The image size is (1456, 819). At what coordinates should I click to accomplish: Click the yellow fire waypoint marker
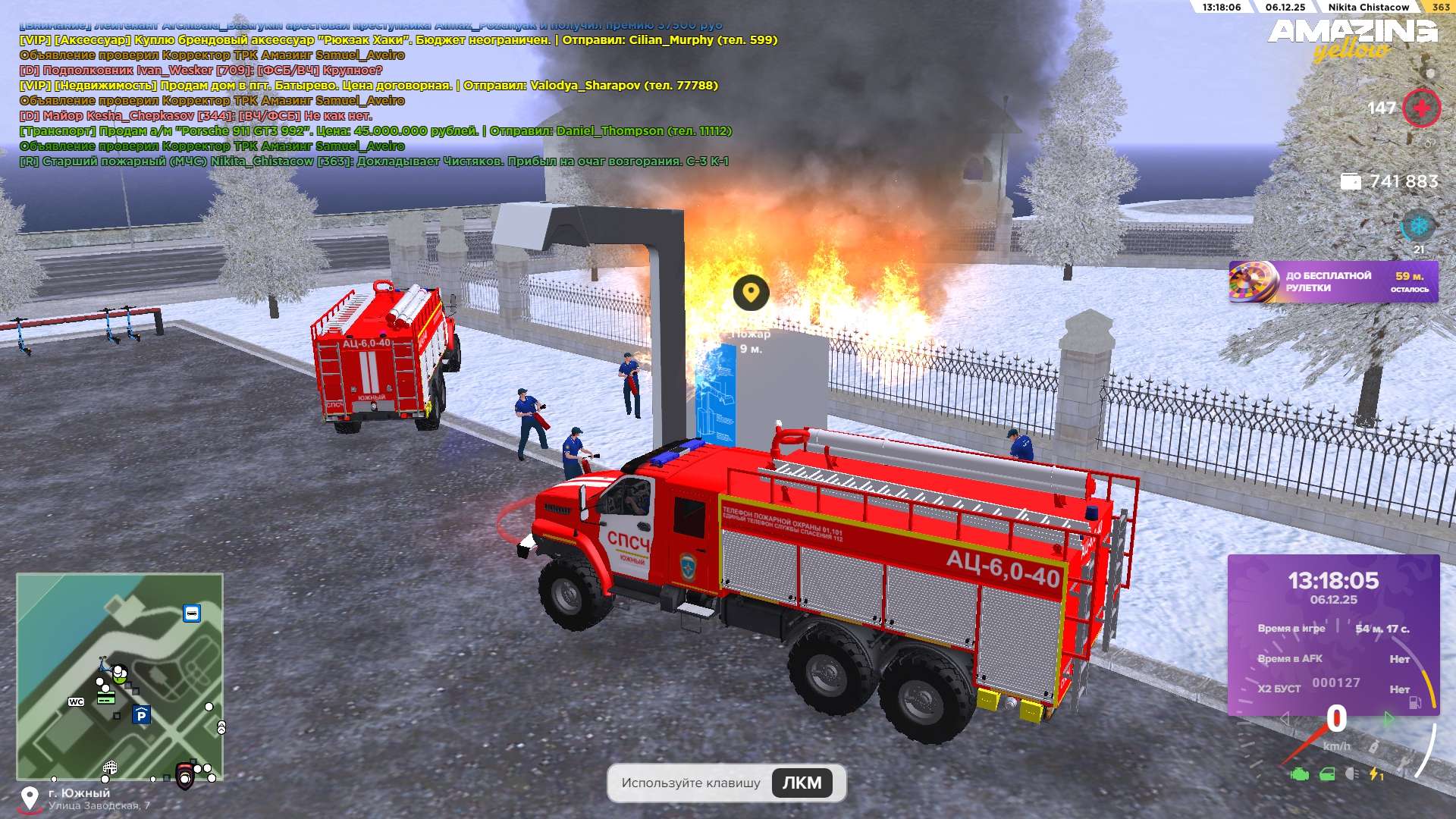click(751, 293)
